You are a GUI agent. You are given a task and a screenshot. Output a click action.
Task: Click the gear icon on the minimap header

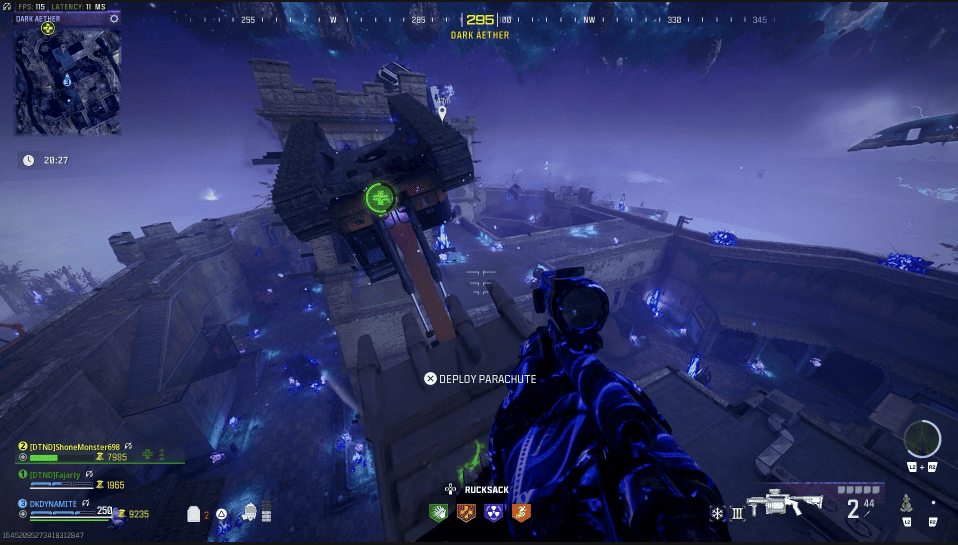point(115,18)
